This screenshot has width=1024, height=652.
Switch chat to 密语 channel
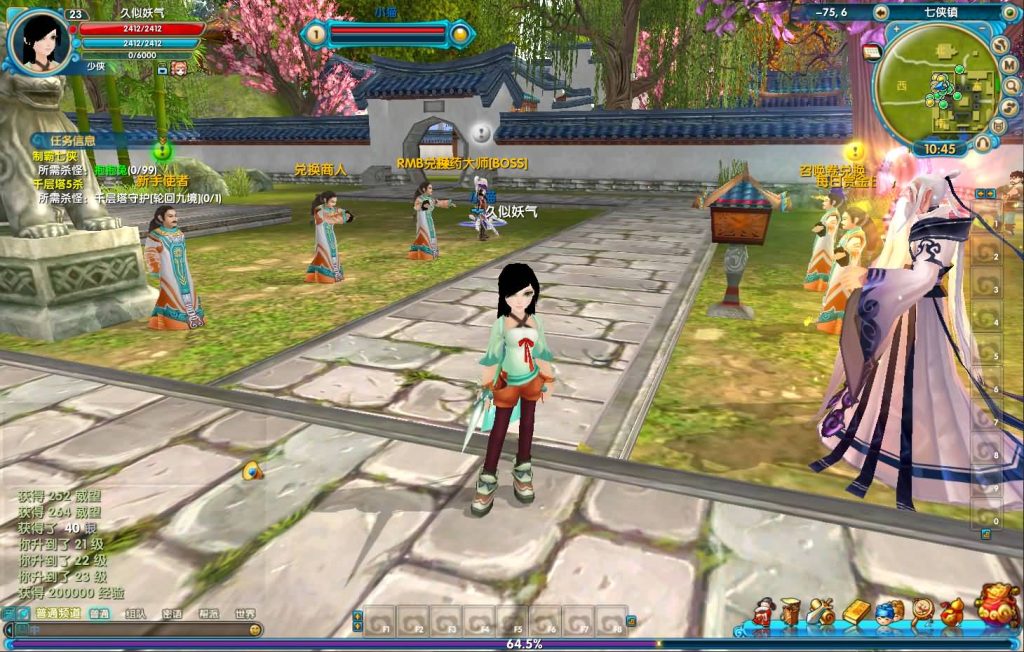[x=172, y=614]
